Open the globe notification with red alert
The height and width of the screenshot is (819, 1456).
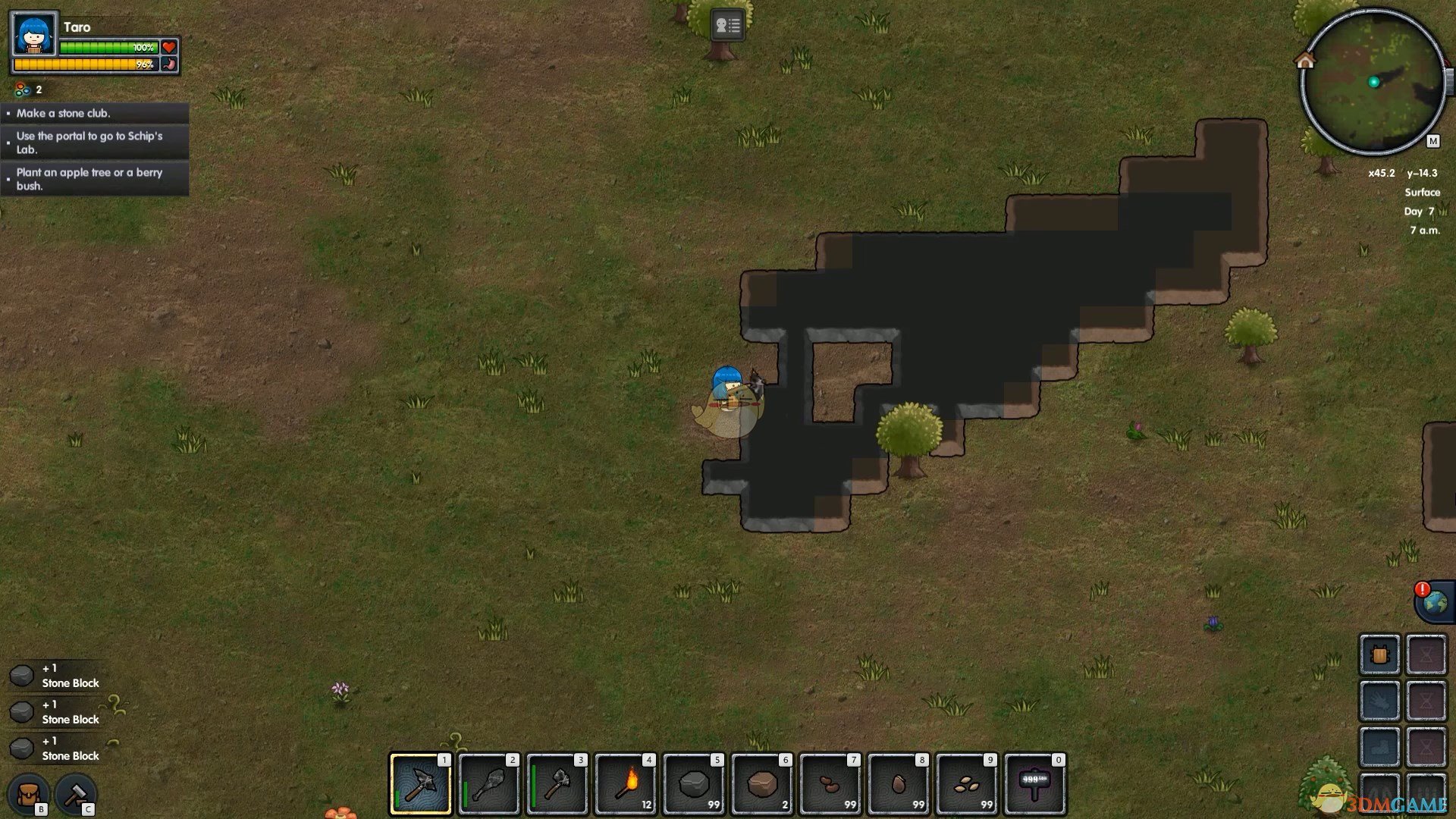pos(1434,603)
